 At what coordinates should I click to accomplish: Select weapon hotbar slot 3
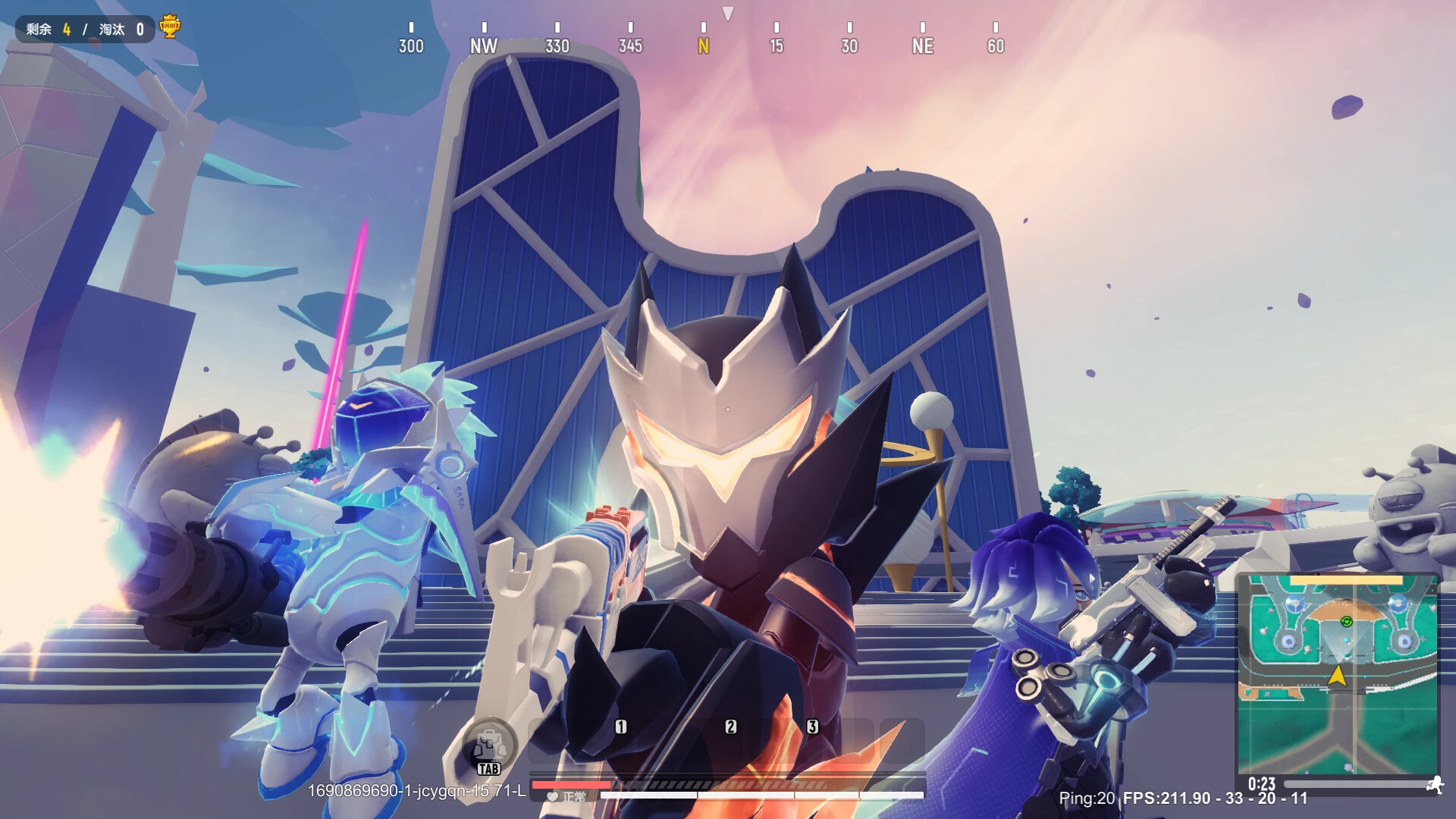point(811,726)
